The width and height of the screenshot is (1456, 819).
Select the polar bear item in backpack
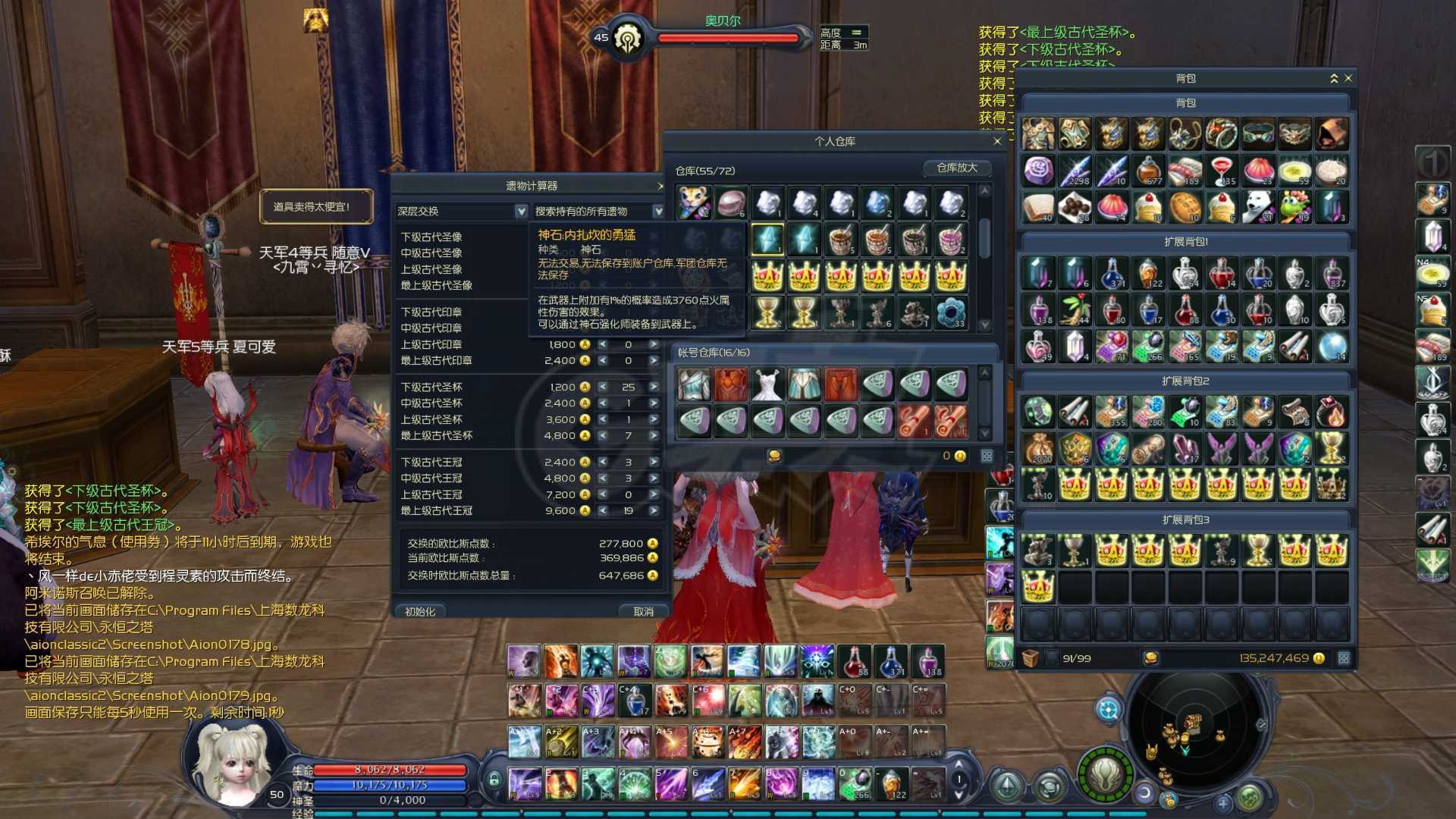coord(1258,207)
